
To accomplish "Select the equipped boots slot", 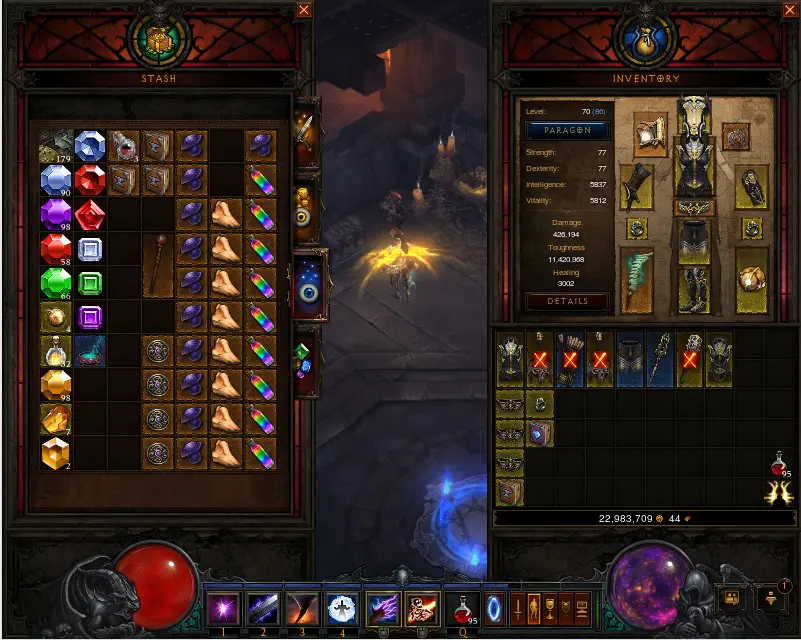I will (693, 289).
